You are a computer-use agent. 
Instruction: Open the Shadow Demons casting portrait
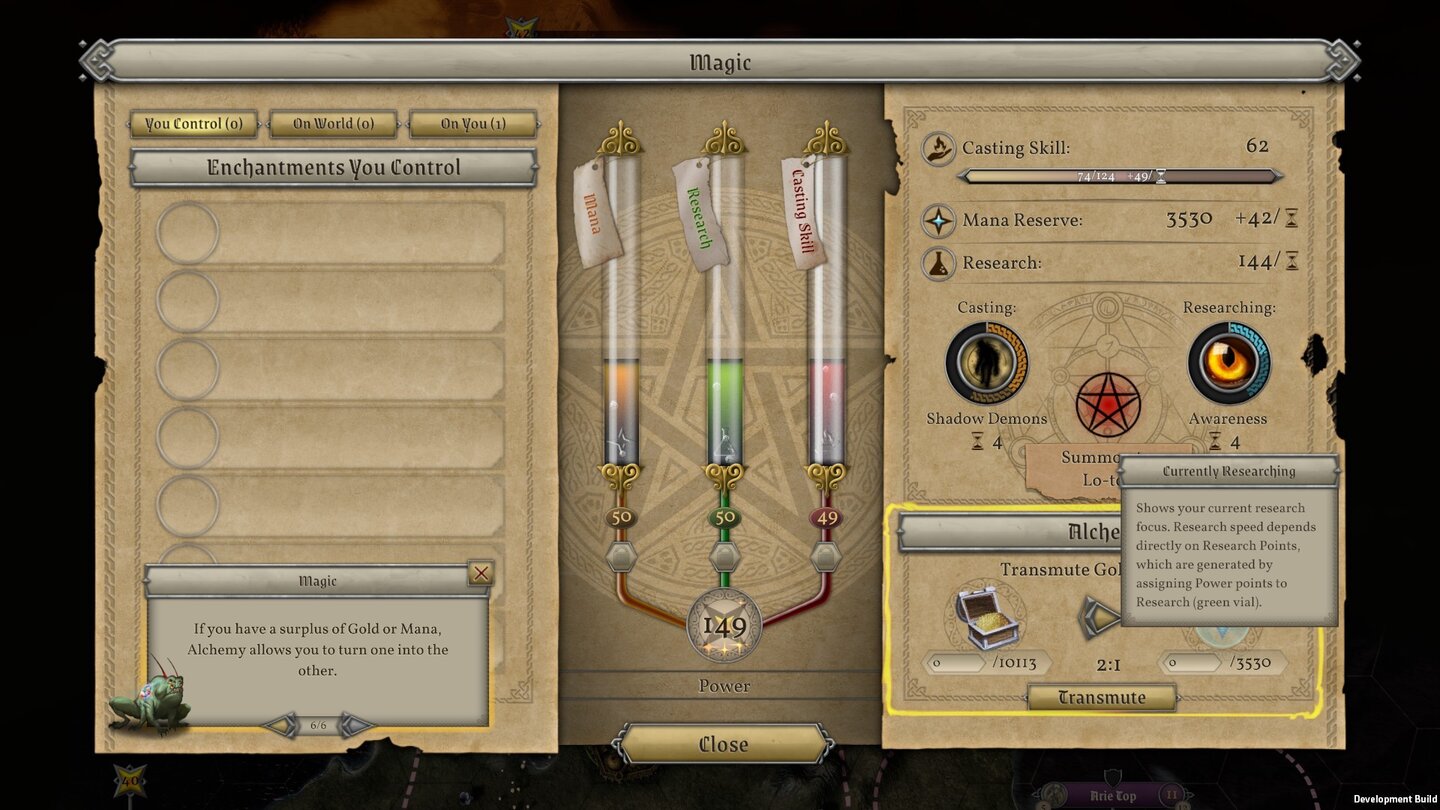point(985,361)
